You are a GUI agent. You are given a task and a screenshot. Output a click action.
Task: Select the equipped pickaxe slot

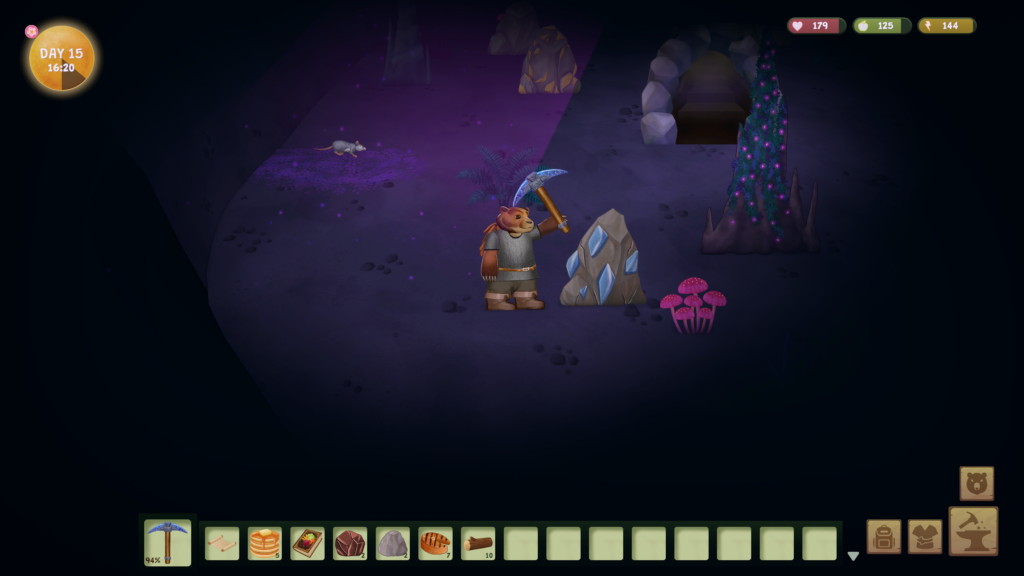click(x=167, y=543)
